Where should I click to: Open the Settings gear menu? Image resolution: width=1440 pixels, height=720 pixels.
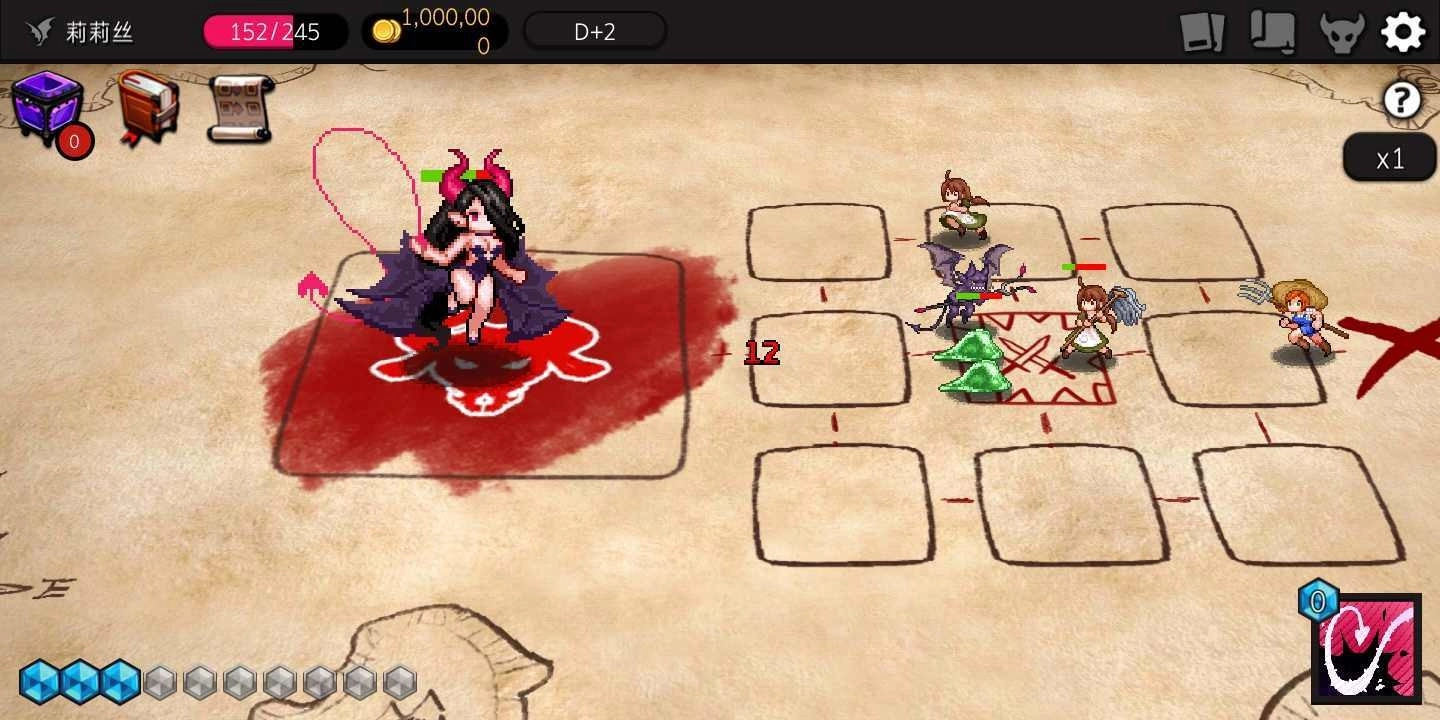[x=1403, y=30]
